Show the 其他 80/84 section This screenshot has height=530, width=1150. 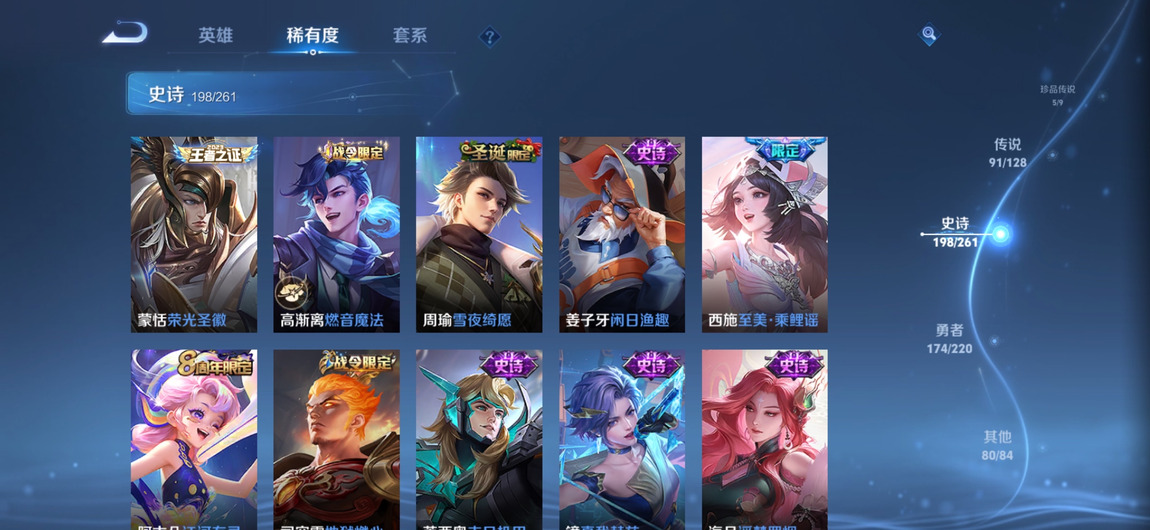click(x=997, y=445)
